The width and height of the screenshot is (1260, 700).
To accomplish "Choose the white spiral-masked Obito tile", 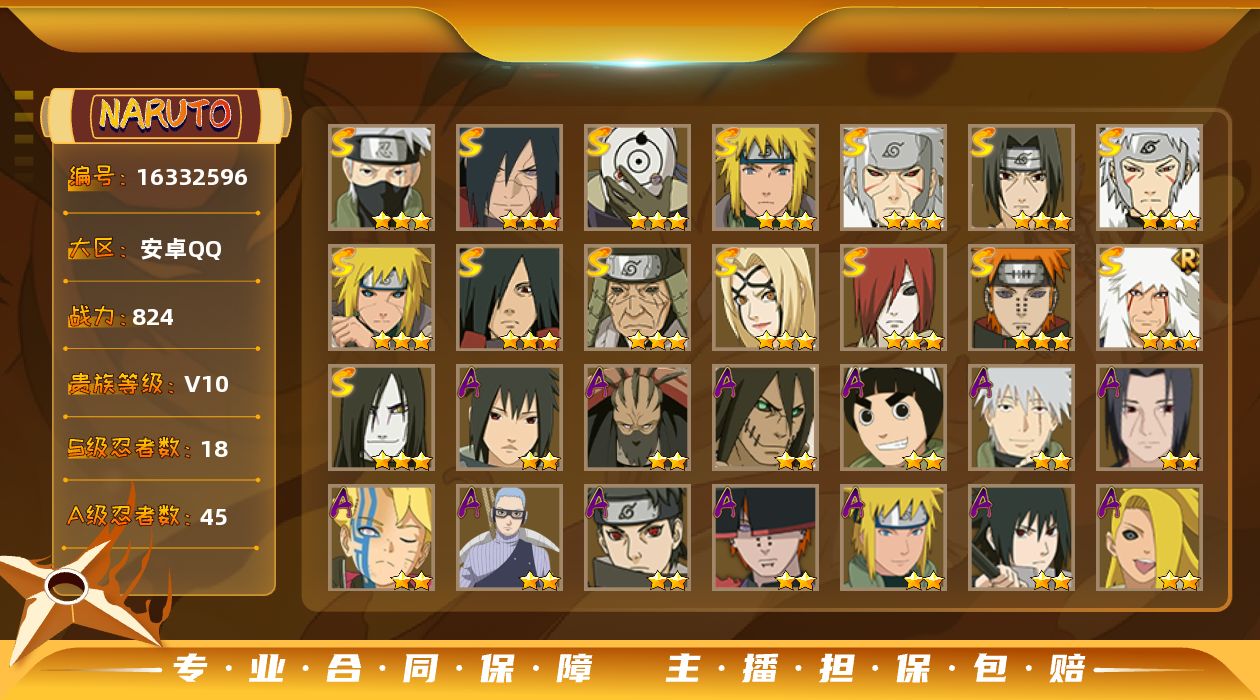I will (x=637, y=177).
